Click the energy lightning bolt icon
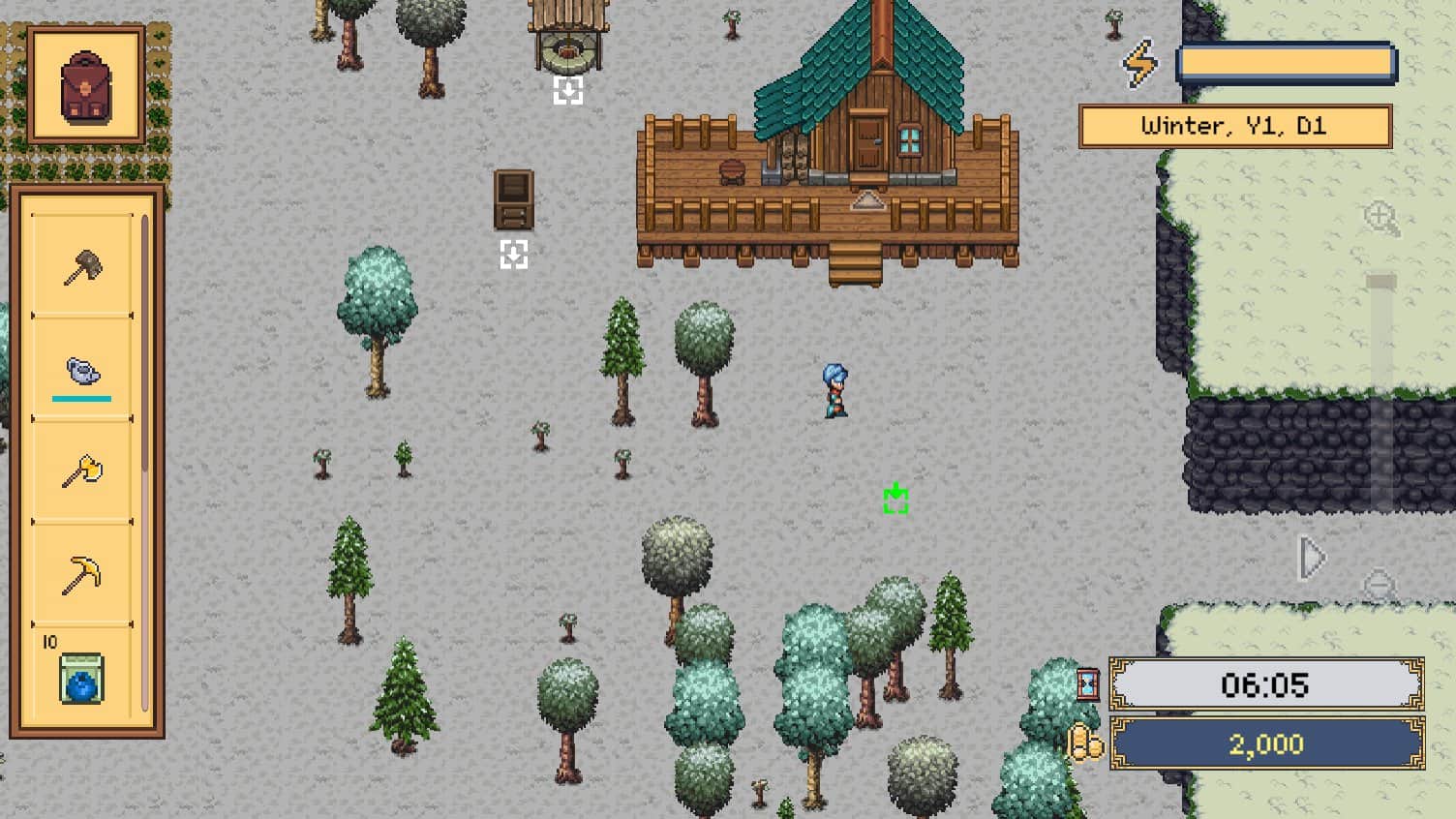Screen dimensions: 1456x819 1140,62
